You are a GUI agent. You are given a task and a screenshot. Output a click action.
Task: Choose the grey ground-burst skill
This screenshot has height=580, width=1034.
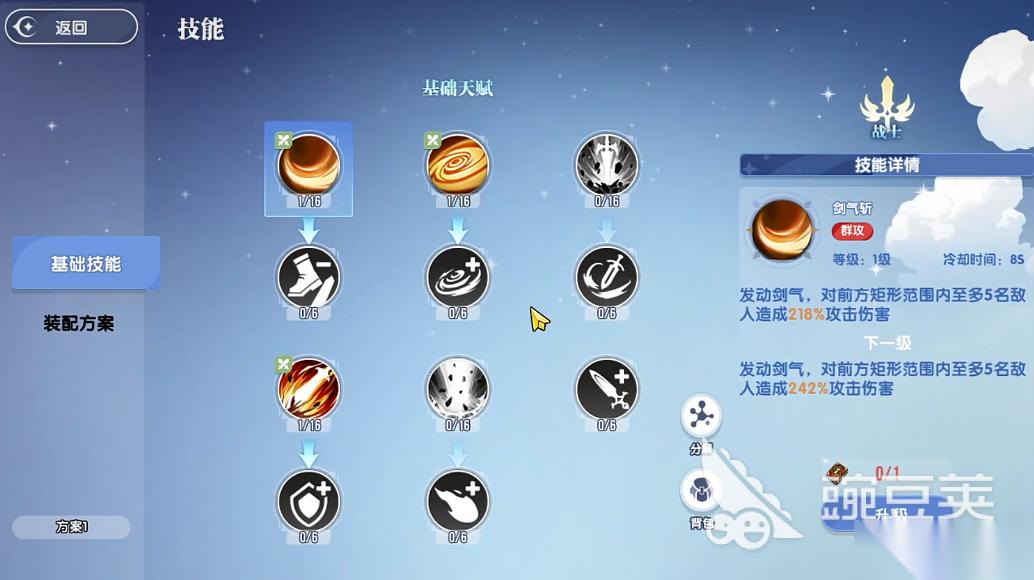click(458, 389)
